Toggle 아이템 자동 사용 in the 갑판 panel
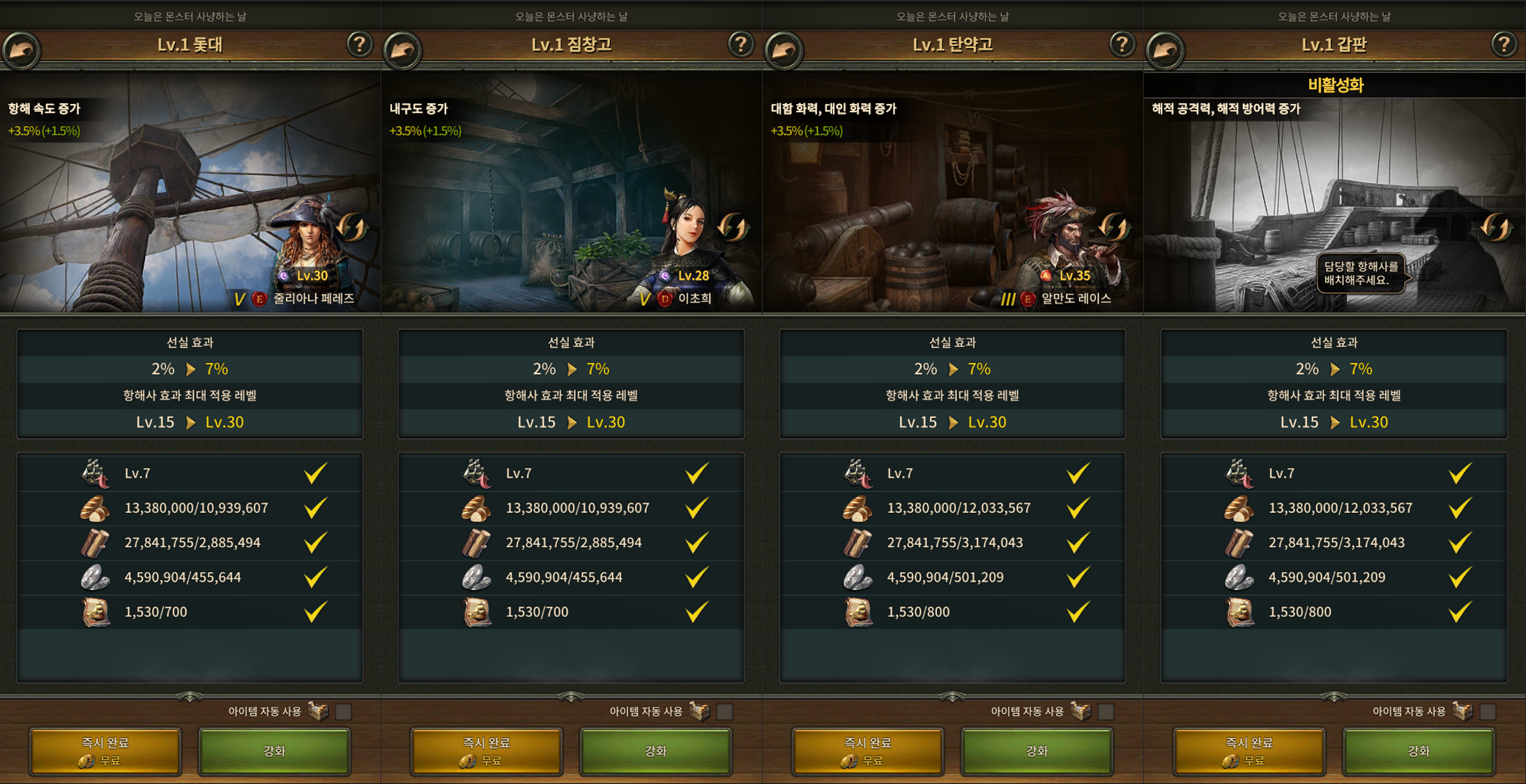1526x784 pixels. coord(1487,712)
